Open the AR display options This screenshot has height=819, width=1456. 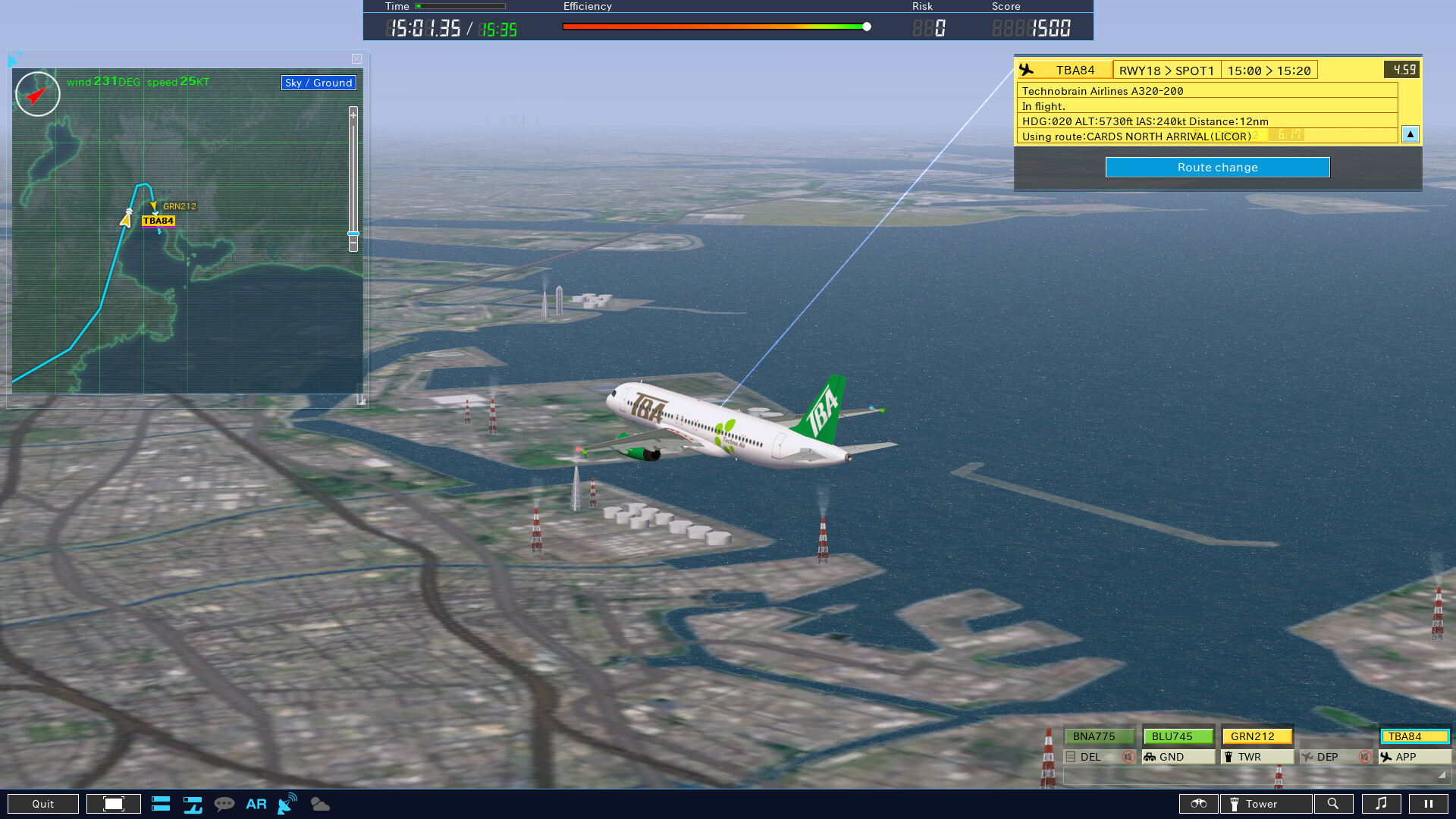[256, 804]
